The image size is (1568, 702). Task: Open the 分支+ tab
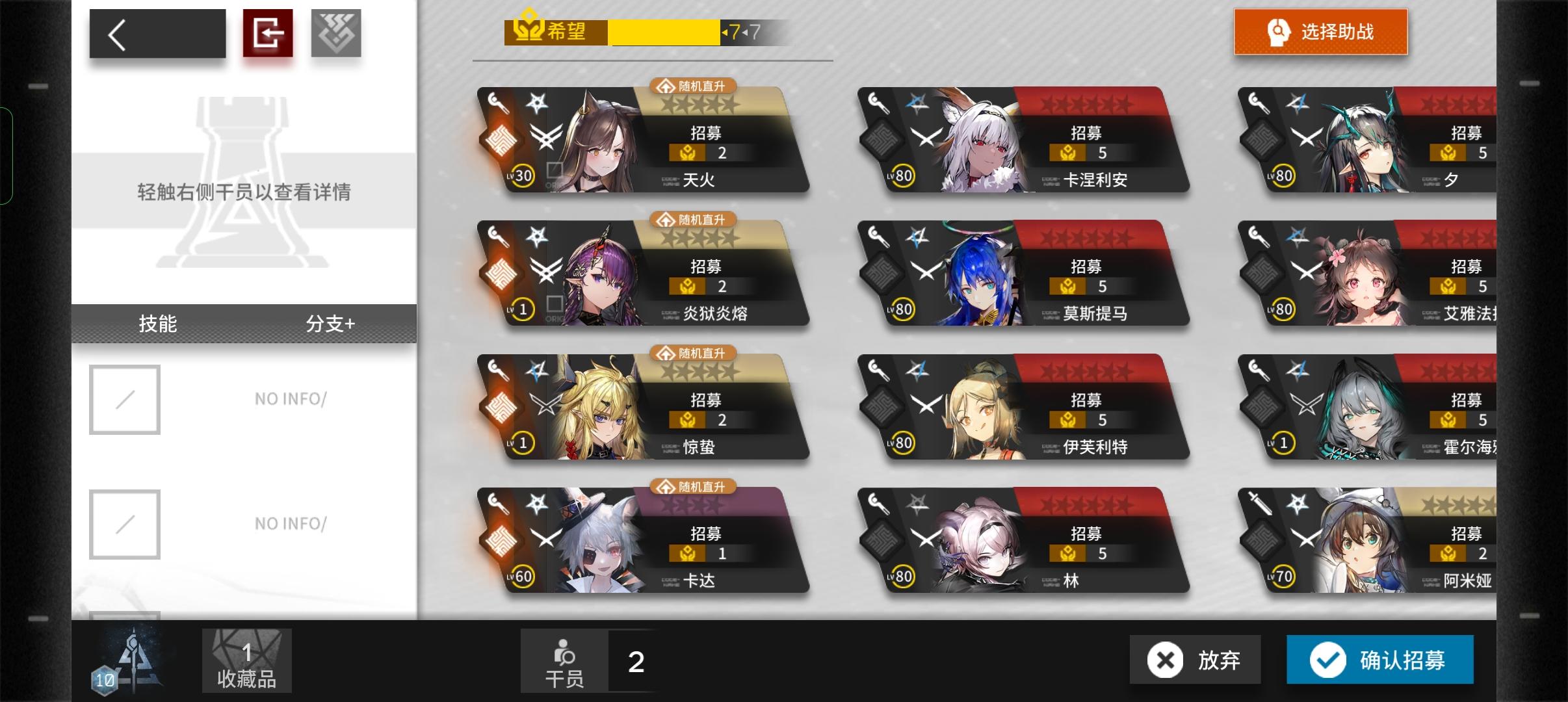tap(332, 324)
